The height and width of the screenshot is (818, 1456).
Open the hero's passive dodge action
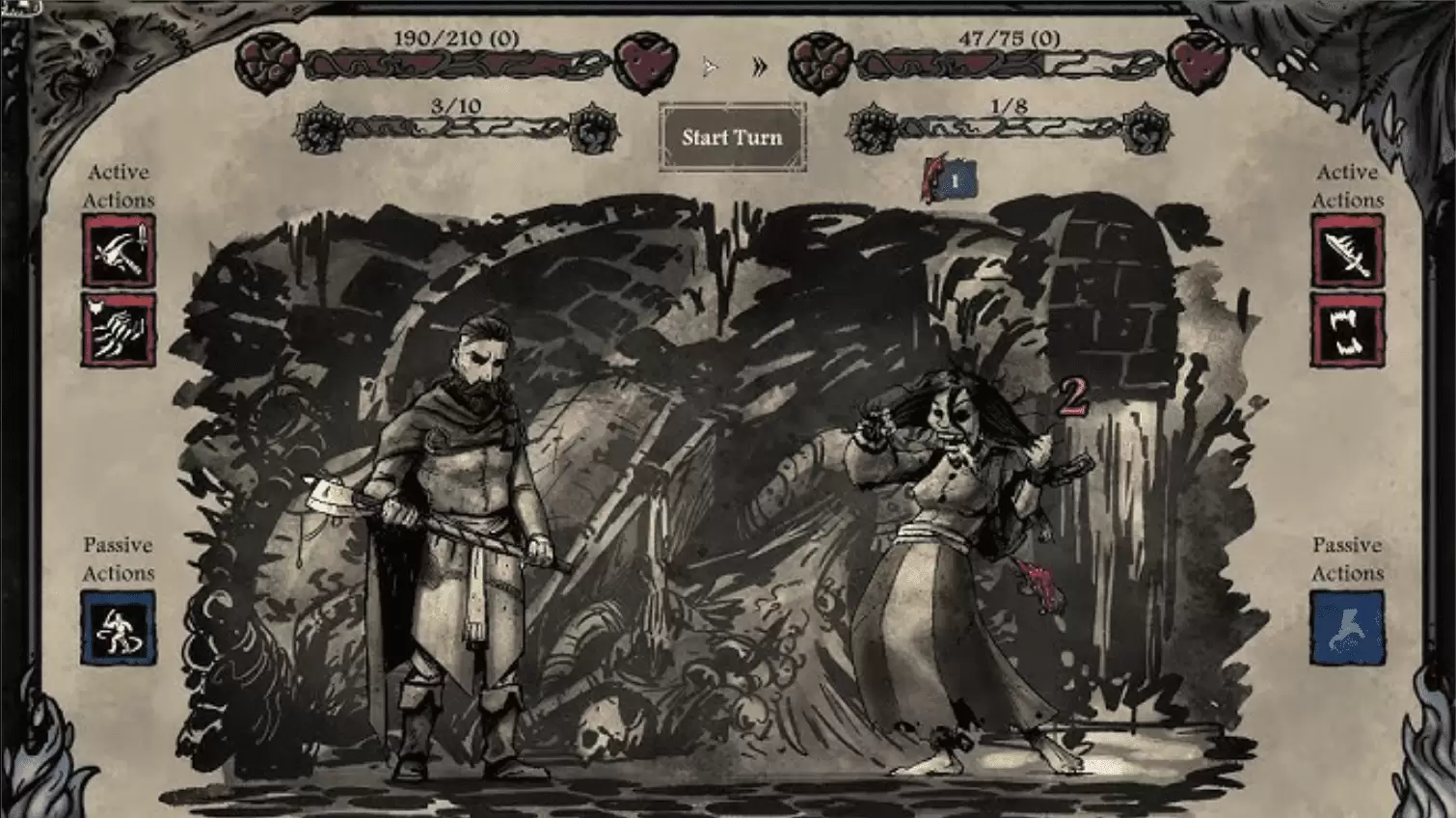click(x=120, y=627)
